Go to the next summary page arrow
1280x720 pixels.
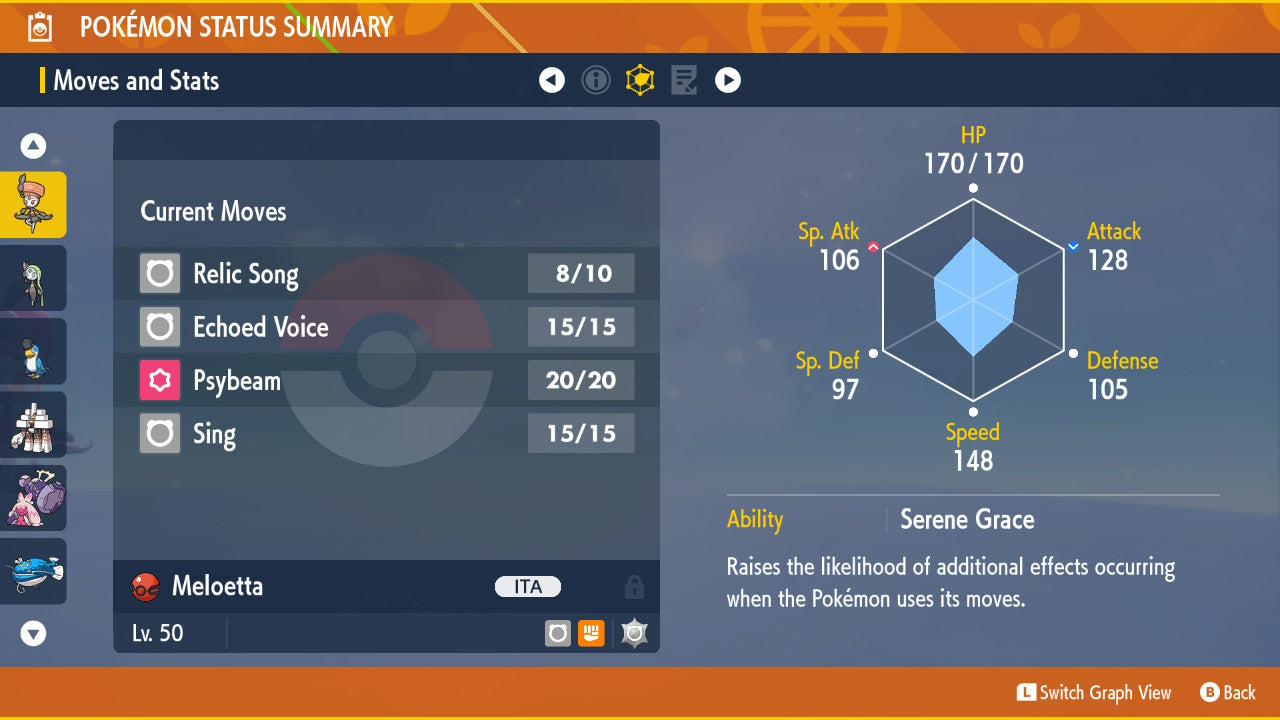coord(728,80)
